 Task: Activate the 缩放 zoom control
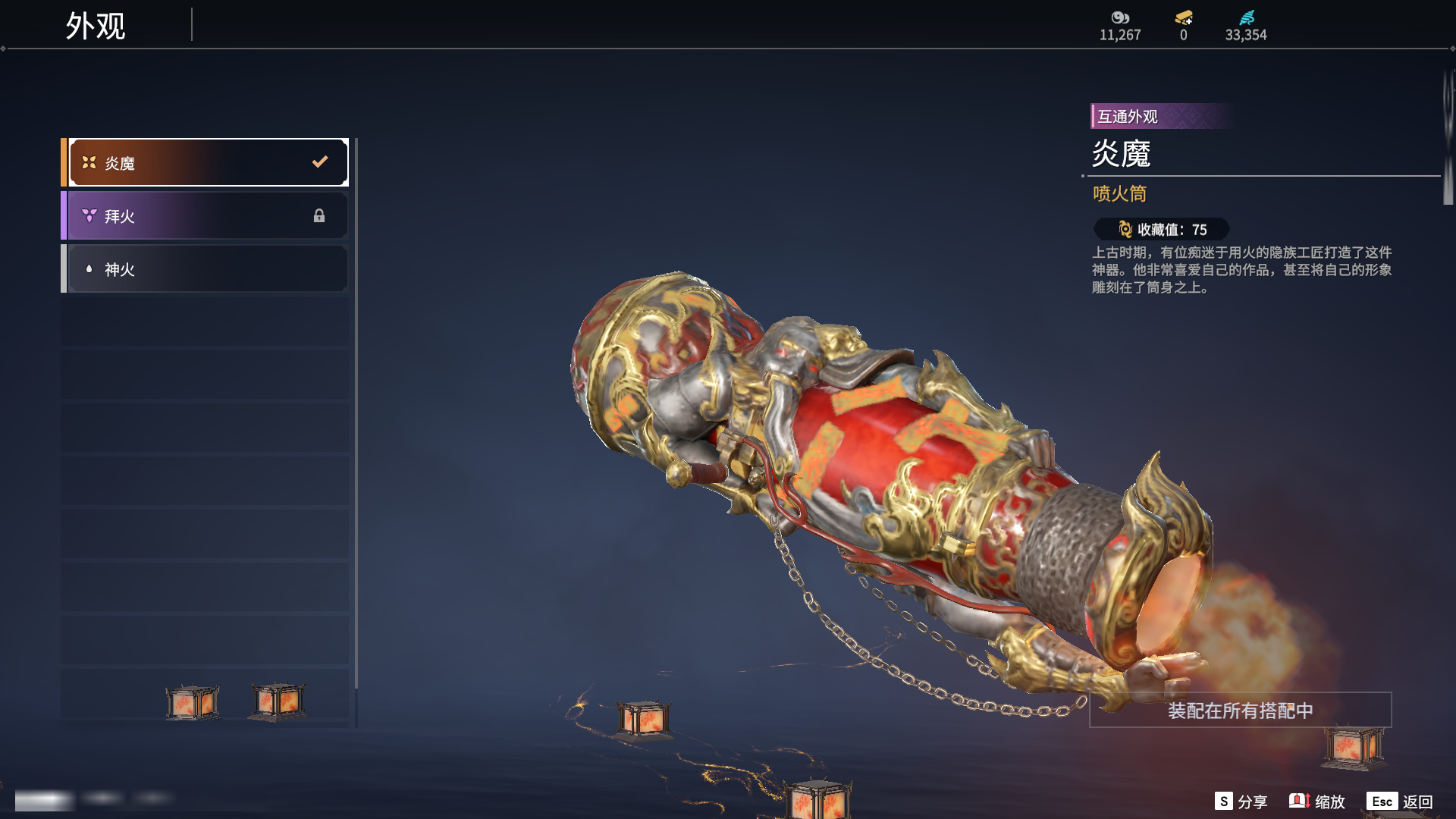click(x=1317, y=802)
